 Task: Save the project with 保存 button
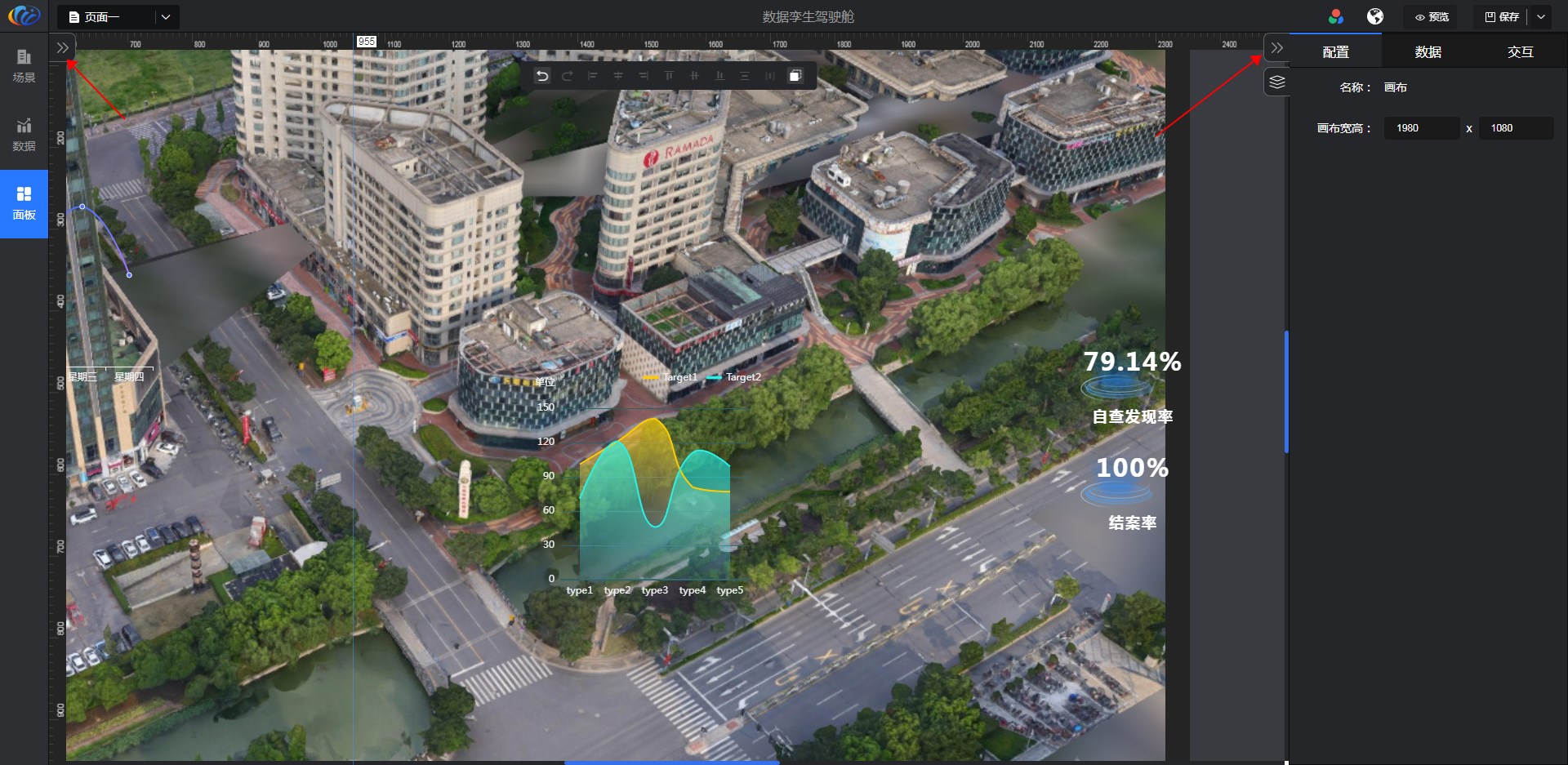(x=1501, y=17)
